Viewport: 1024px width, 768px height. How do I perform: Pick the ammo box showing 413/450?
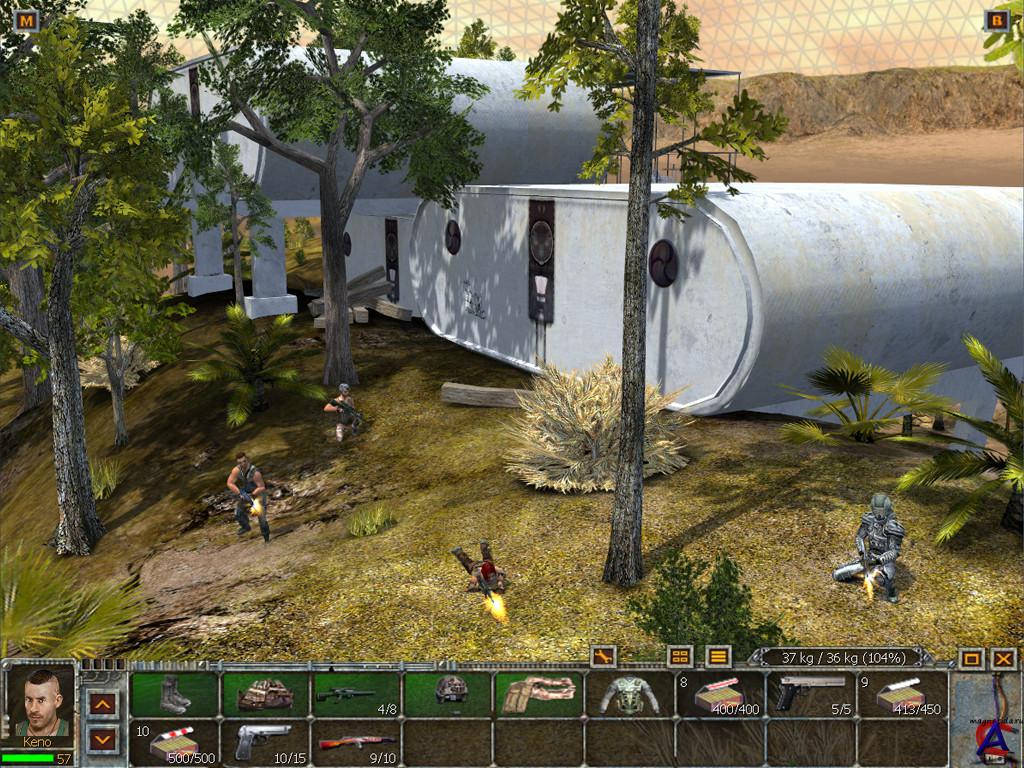[x=903, y=694]
